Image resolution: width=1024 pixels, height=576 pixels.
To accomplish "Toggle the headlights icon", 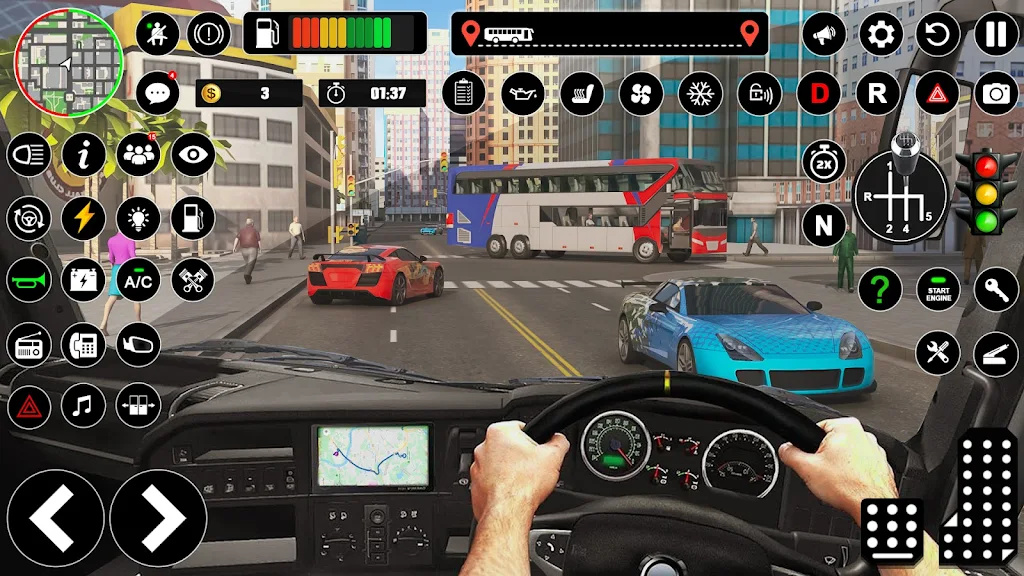I will pyautogui.click(x=29, y=156).
